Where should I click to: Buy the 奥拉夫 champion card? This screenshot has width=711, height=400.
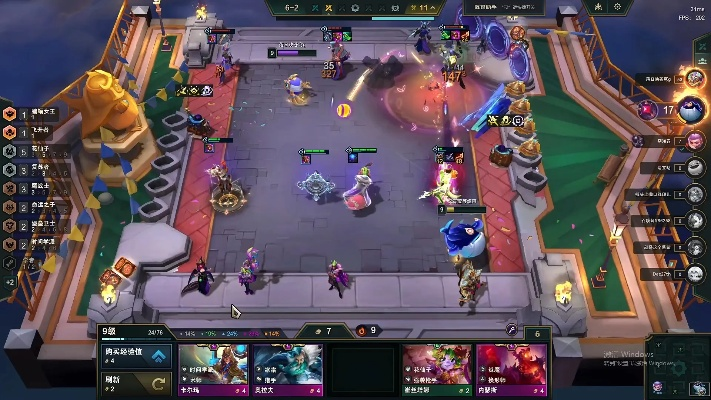coord(288,370)
